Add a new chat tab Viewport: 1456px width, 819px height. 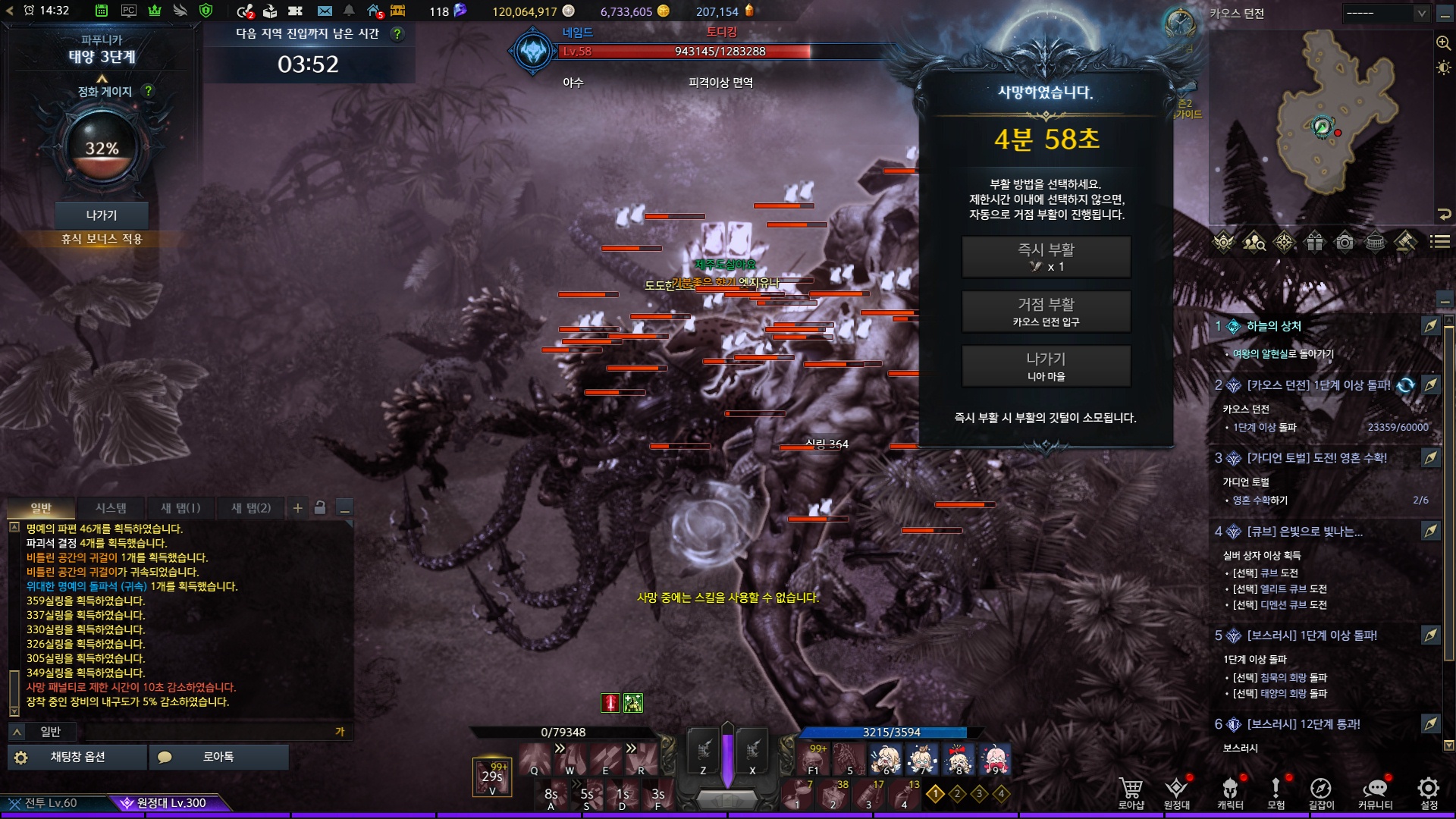click(x=298, y=508)
